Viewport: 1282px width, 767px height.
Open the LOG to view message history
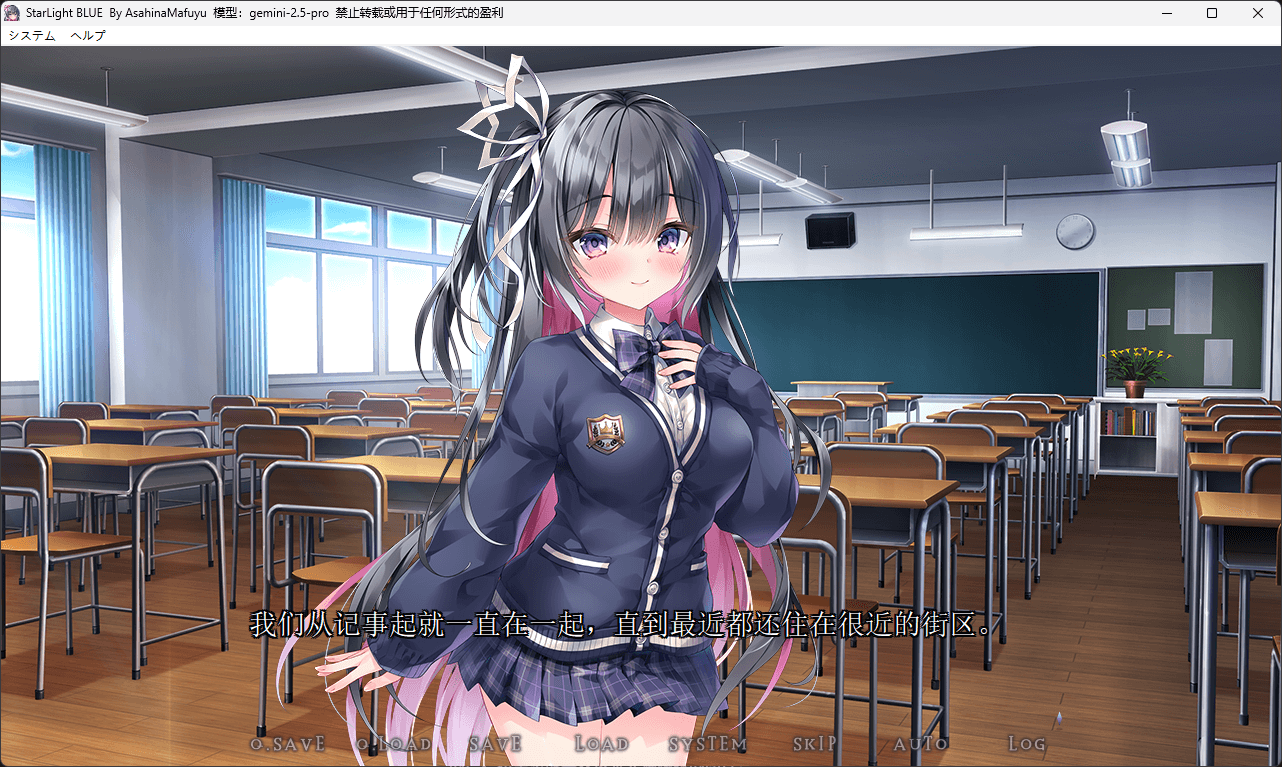pos(1026,743)
